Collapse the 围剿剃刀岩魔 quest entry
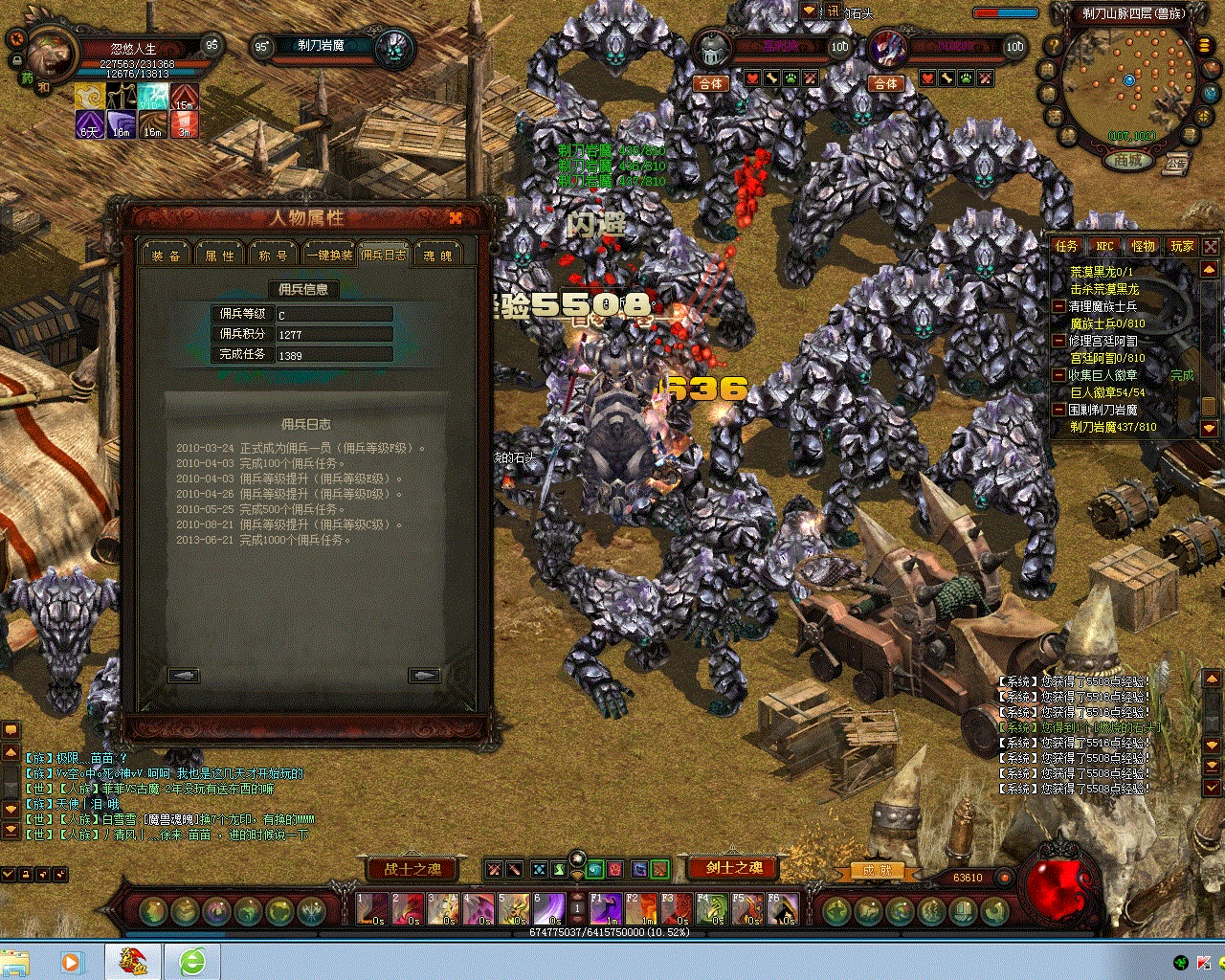Screen dimensions: 1225x980 click(x=1059, y=410)
